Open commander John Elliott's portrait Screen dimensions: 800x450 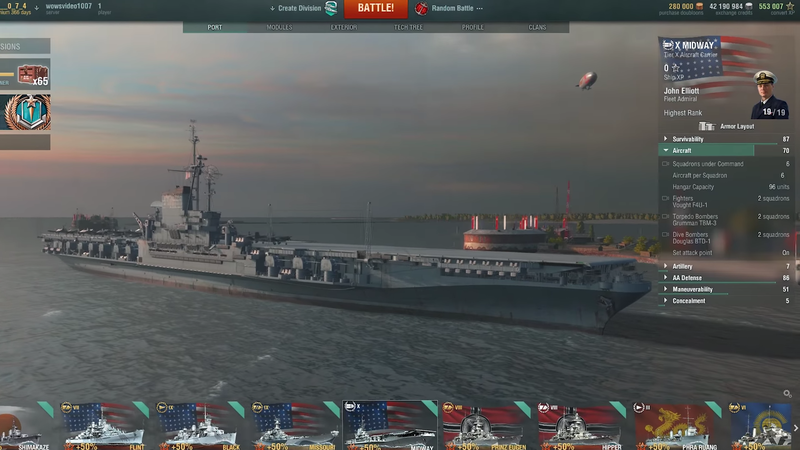tap(770, 95)
